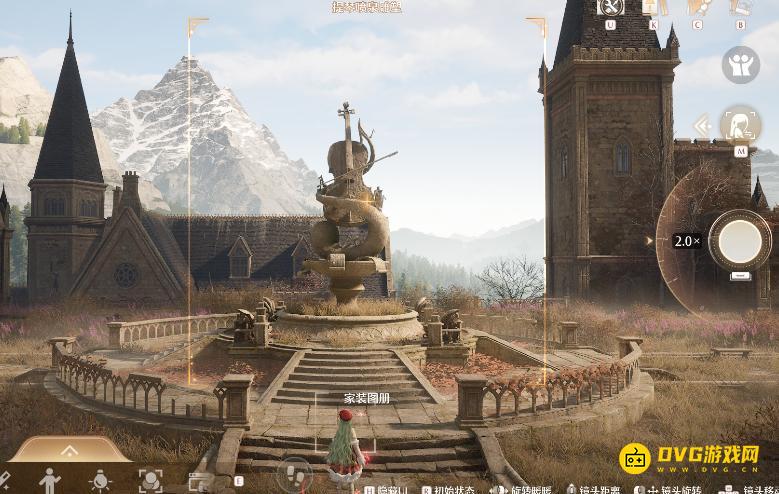Open the lighting lamp icon
The image size is (779, 494).
pyautogui.click(x=100, y=481)
